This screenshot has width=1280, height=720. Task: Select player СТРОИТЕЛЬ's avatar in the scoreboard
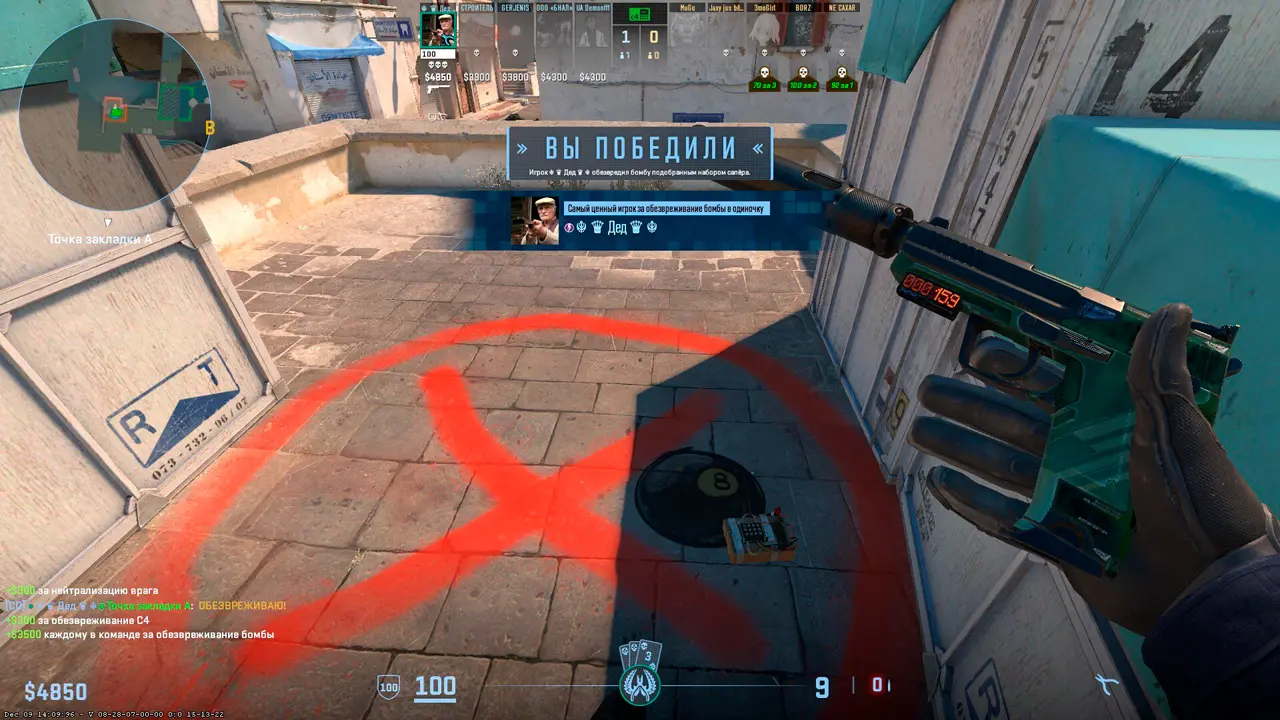pyautogui.click(x=477, y=30)
